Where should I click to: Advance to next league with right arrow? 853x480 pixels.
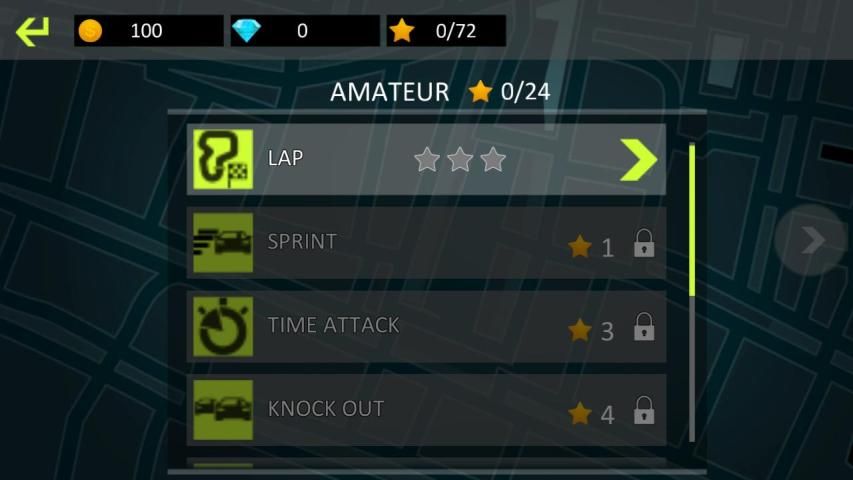[x=812, y=240]
